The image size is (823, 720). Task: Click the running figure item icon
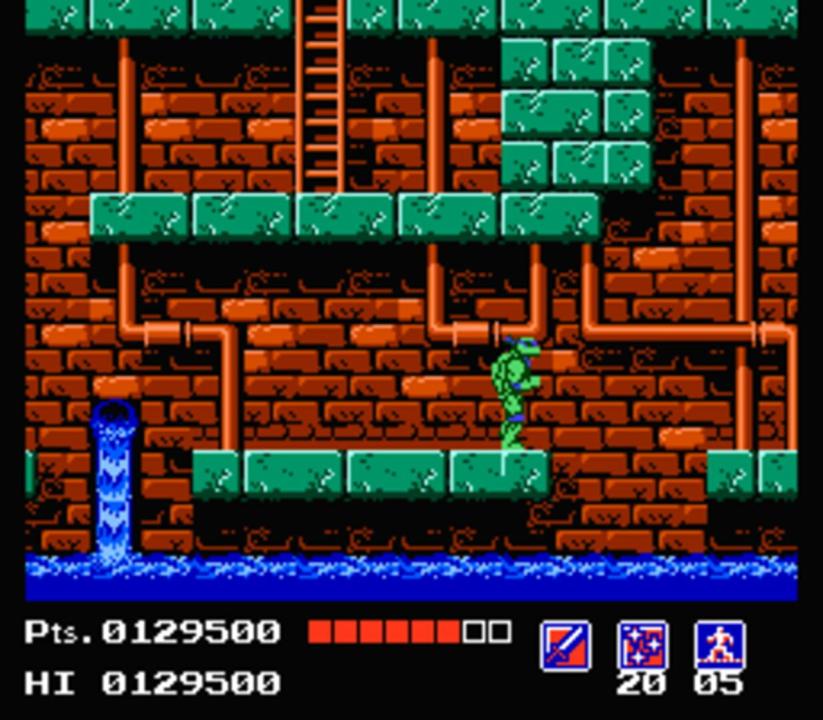[x=719, y=645]
